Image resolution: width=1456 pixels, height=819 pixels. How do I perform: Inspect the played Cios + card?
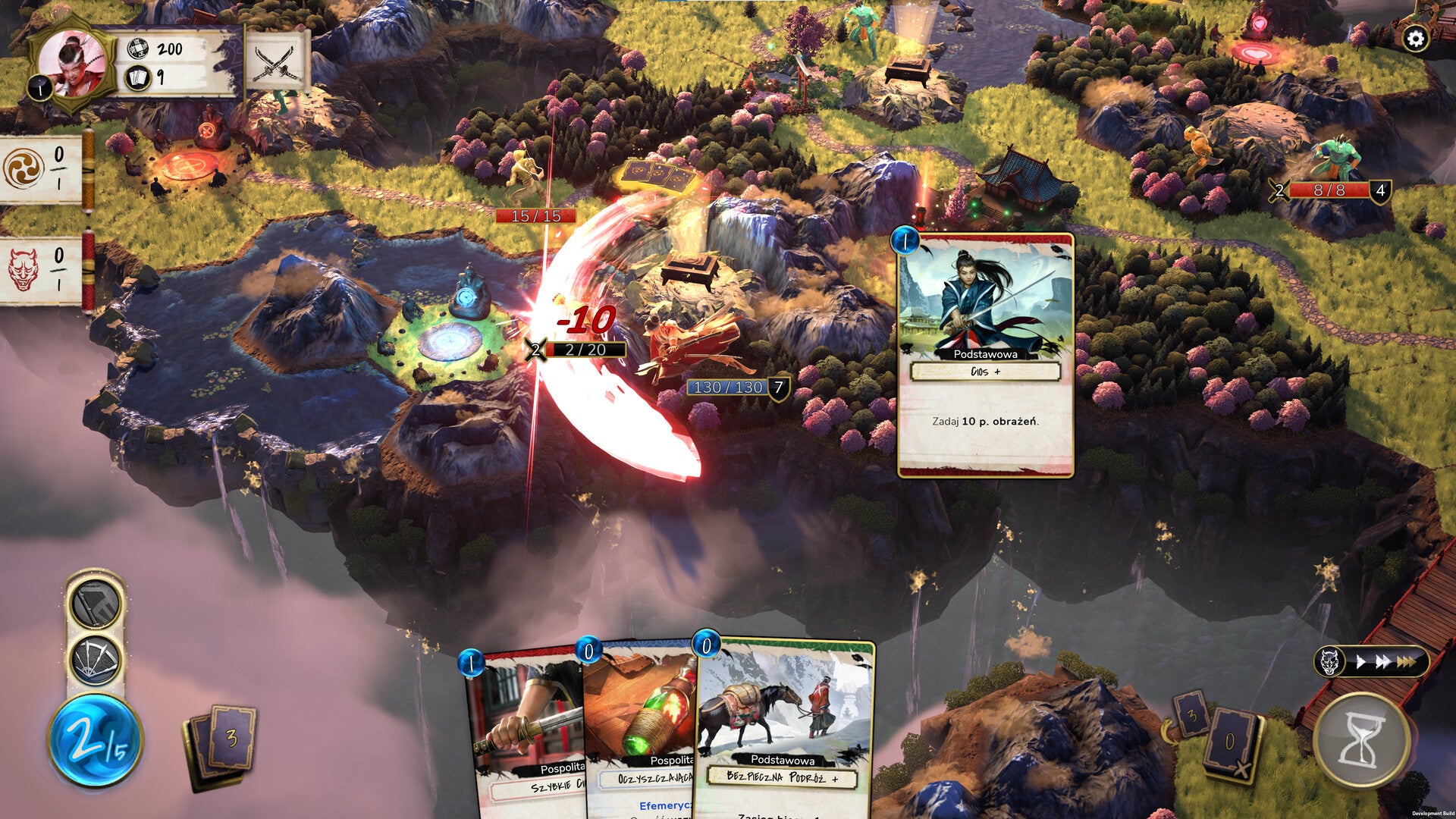(985, 355)
